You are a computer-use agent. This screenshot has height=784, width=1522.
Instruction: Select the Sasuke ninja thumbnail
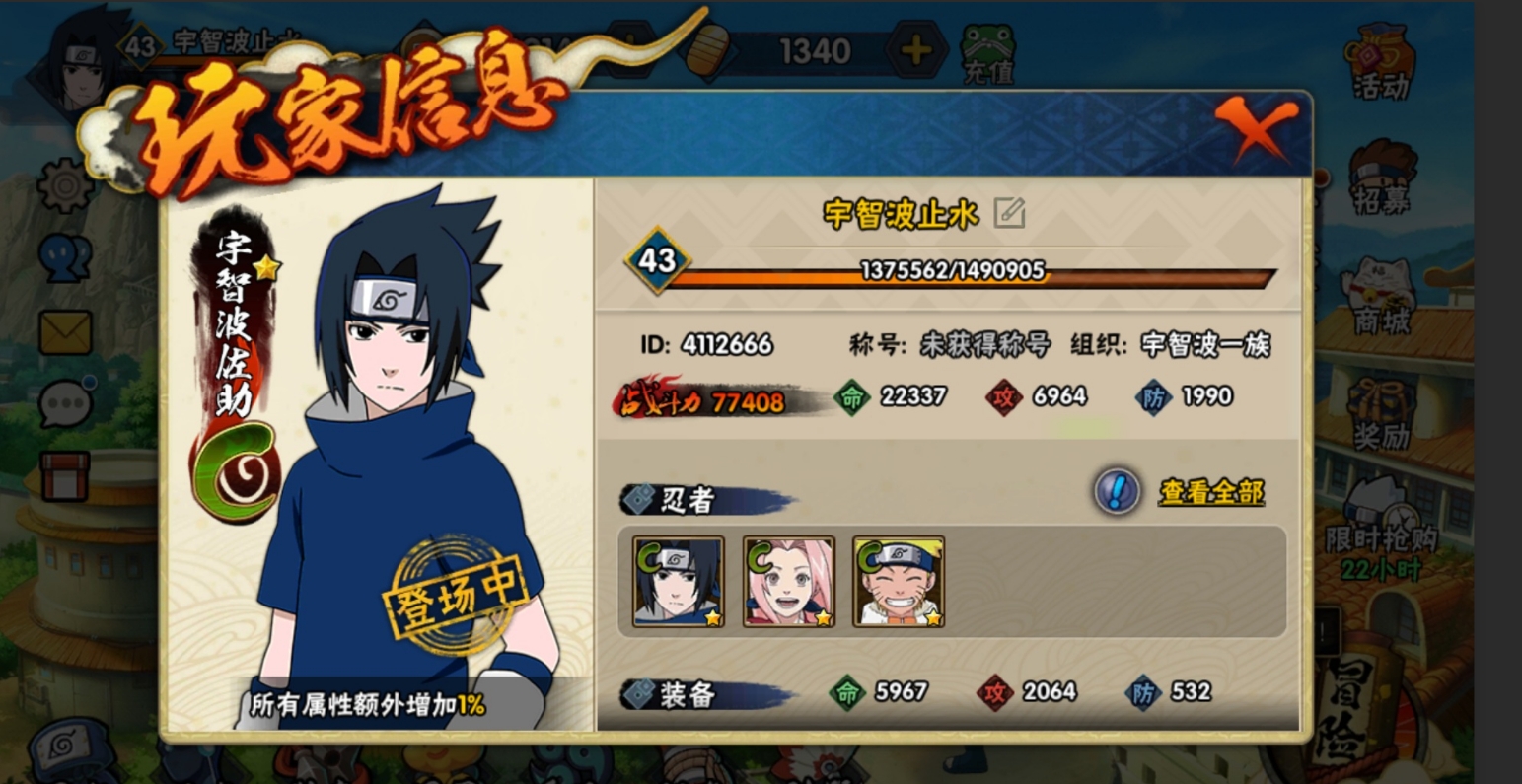[x=679, y=582]
